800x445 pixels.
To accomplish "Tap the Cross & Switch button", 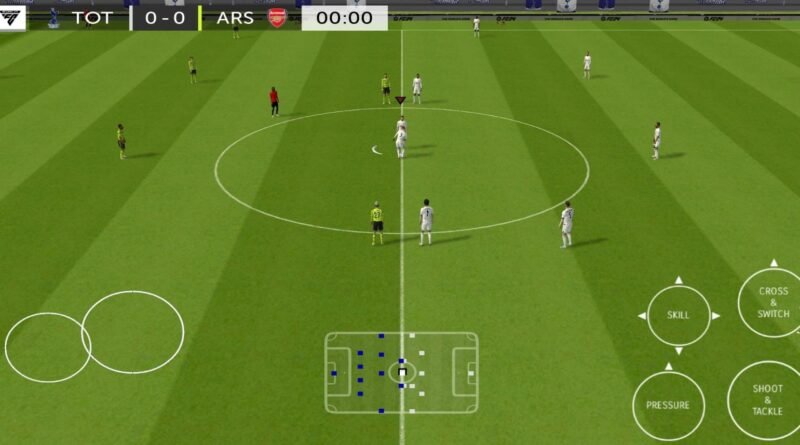I will pyautogui.click(x=772, y=303).
